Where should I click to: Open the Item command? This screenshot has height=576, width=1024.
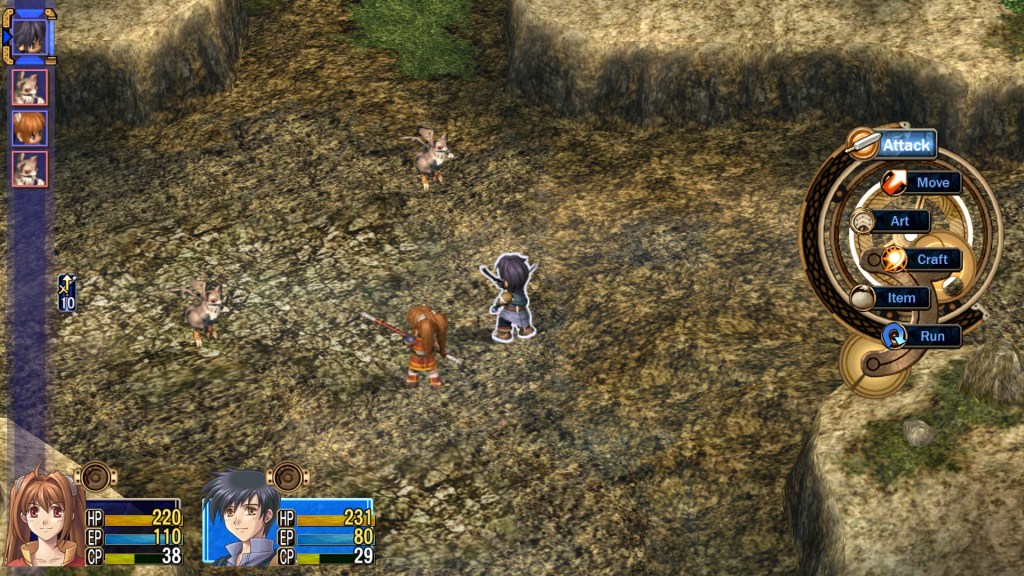pyautogui.click(x=900, y=298)
